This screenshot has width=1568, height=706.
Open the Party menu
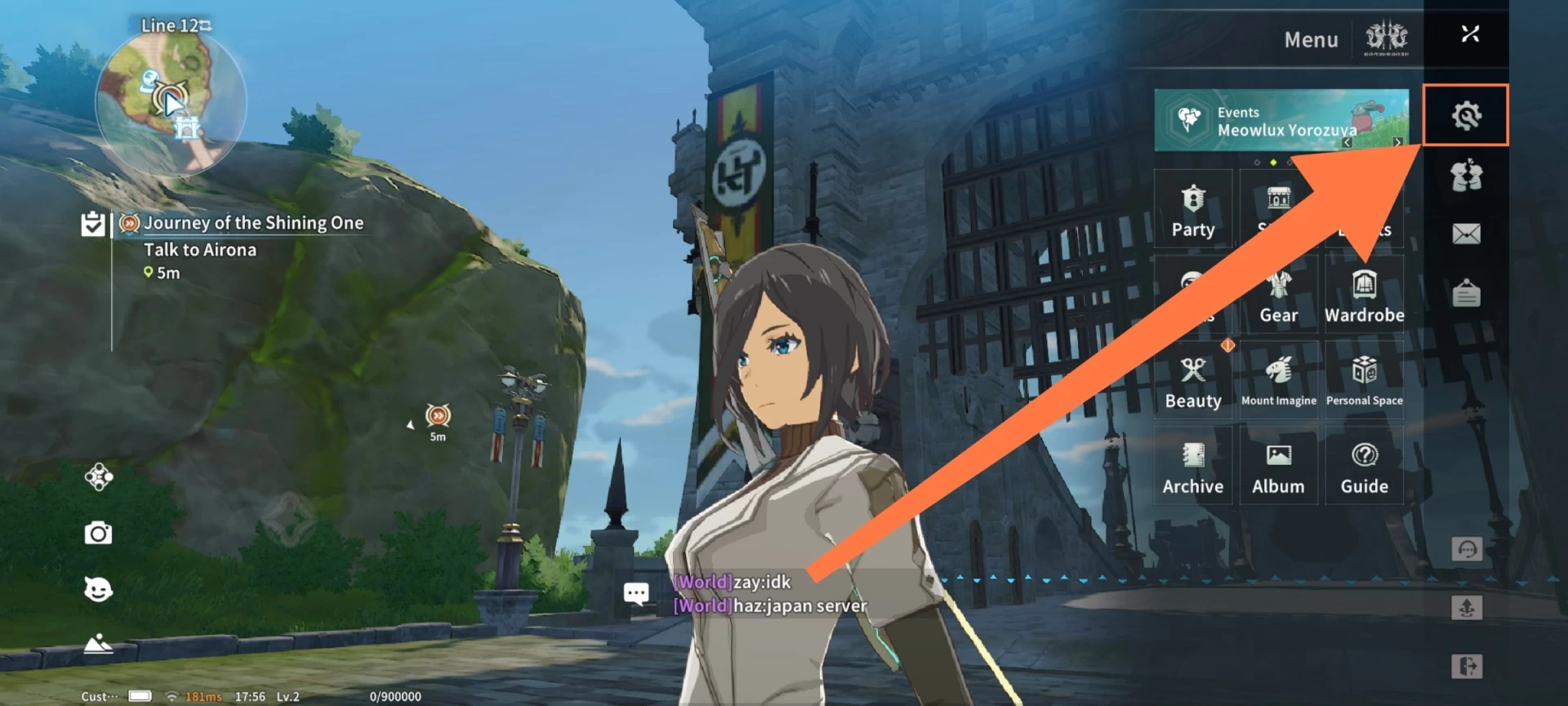(1193, 210)
